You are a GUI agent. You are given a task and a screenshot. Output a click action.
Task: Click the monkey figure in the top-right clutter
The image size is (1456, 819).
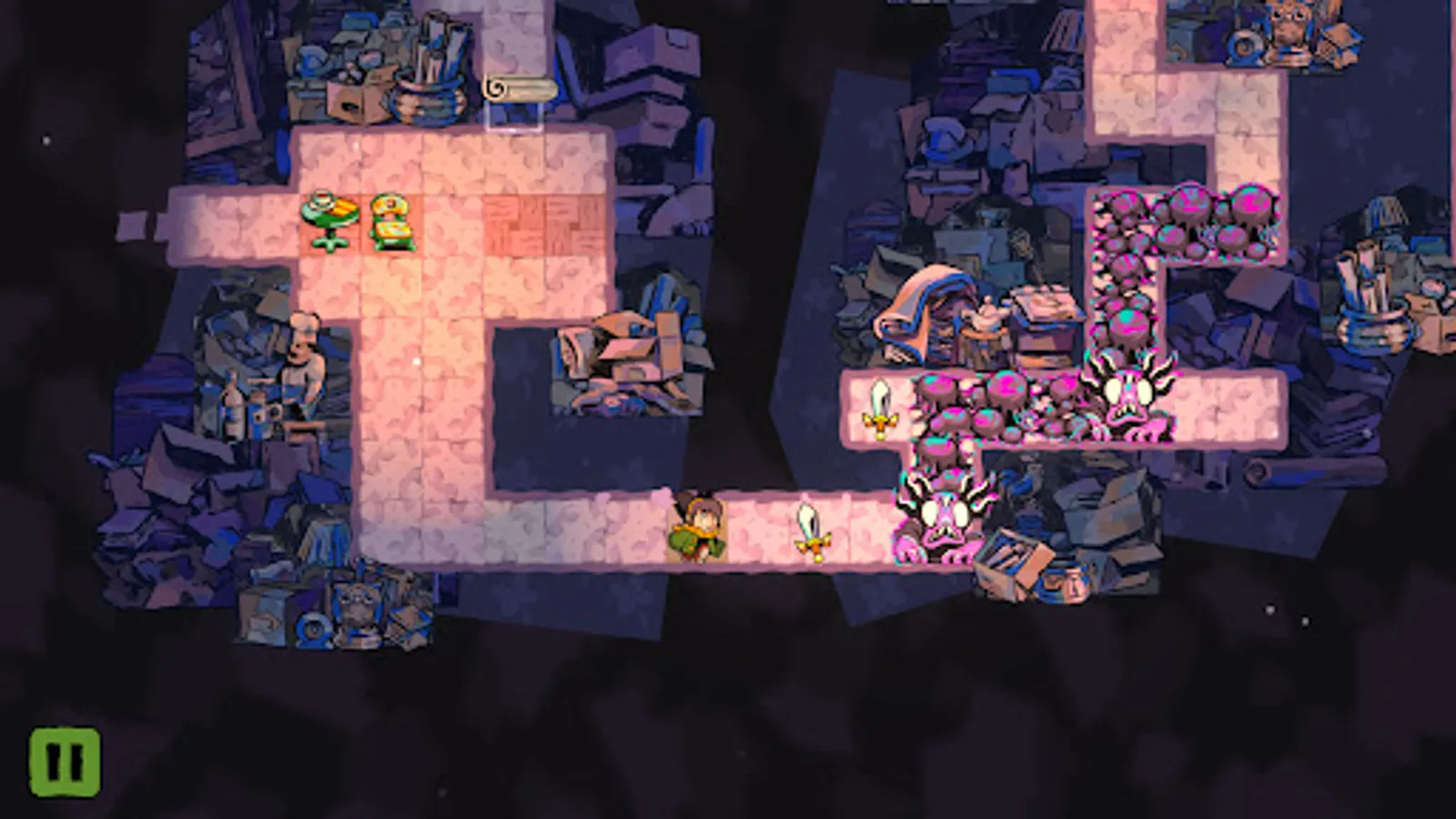pos(1288,23)
